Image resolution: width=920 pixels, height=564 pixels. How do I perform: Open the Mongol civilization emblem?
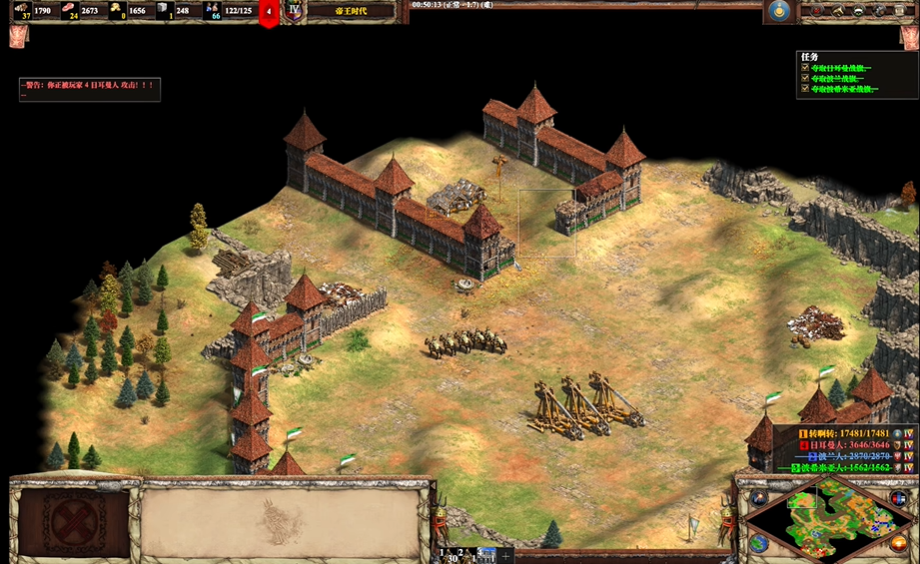778,10
